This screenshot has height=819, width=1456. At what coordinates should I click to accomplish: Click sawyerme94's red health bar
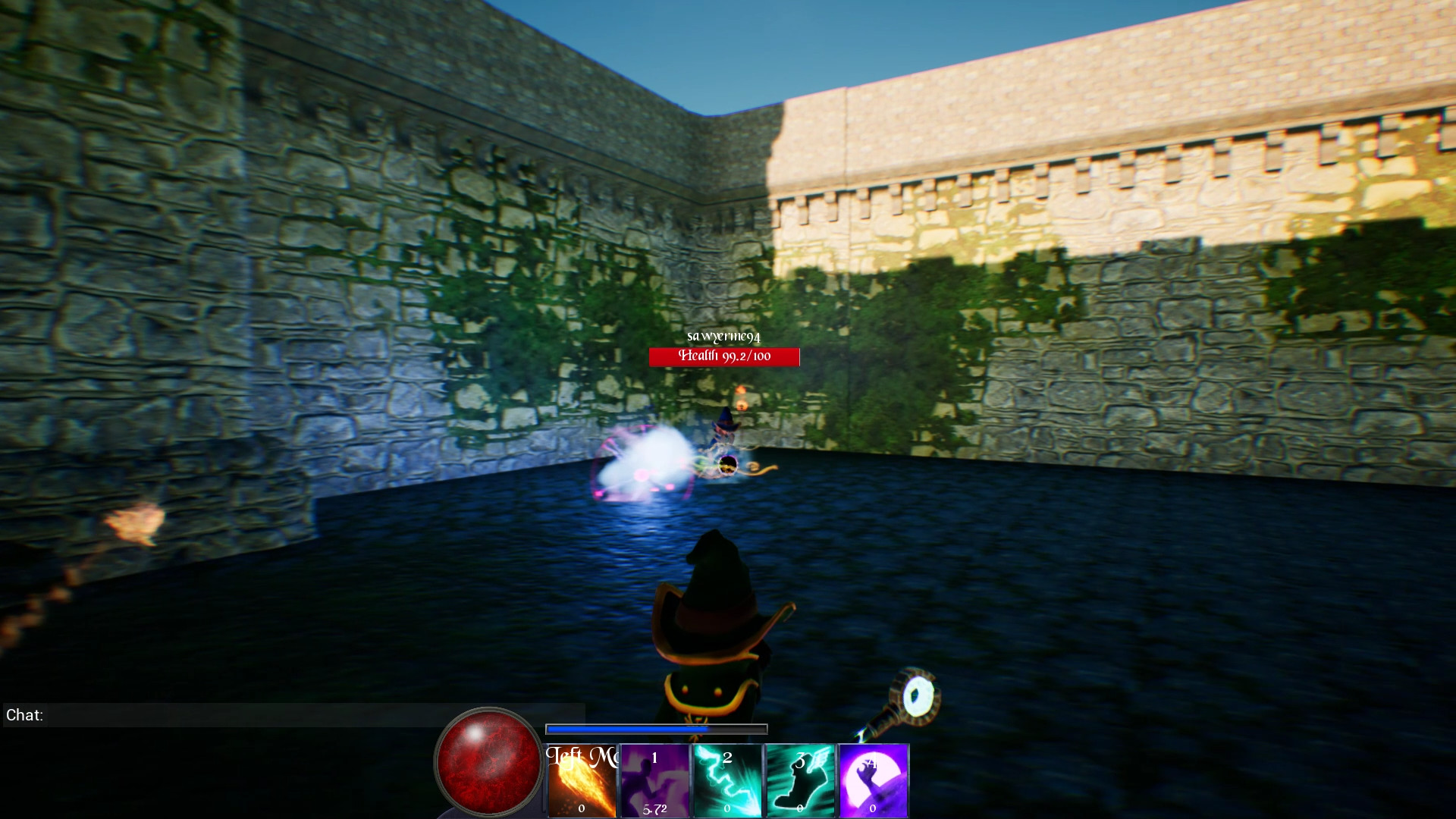(723, 356)
